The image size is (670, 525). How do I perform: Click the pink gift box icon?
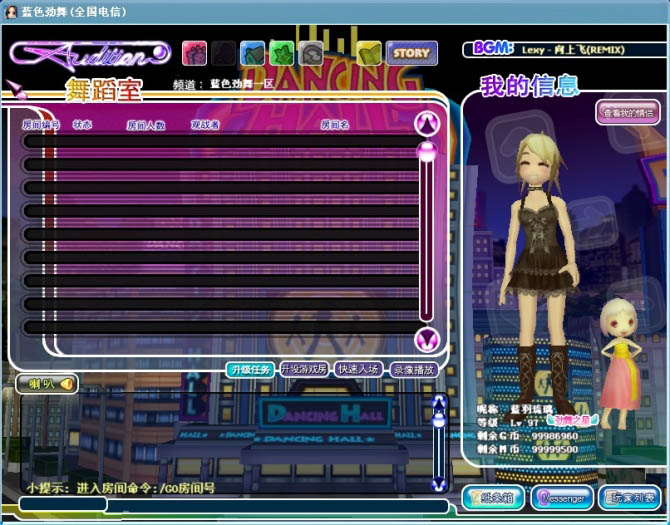(x=194, y=53)
